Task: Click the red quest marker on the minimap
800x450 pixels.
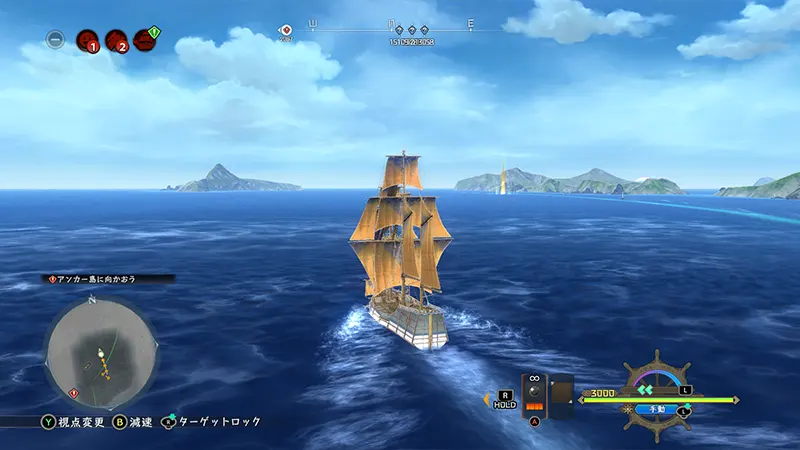Action: click(73, 394)
